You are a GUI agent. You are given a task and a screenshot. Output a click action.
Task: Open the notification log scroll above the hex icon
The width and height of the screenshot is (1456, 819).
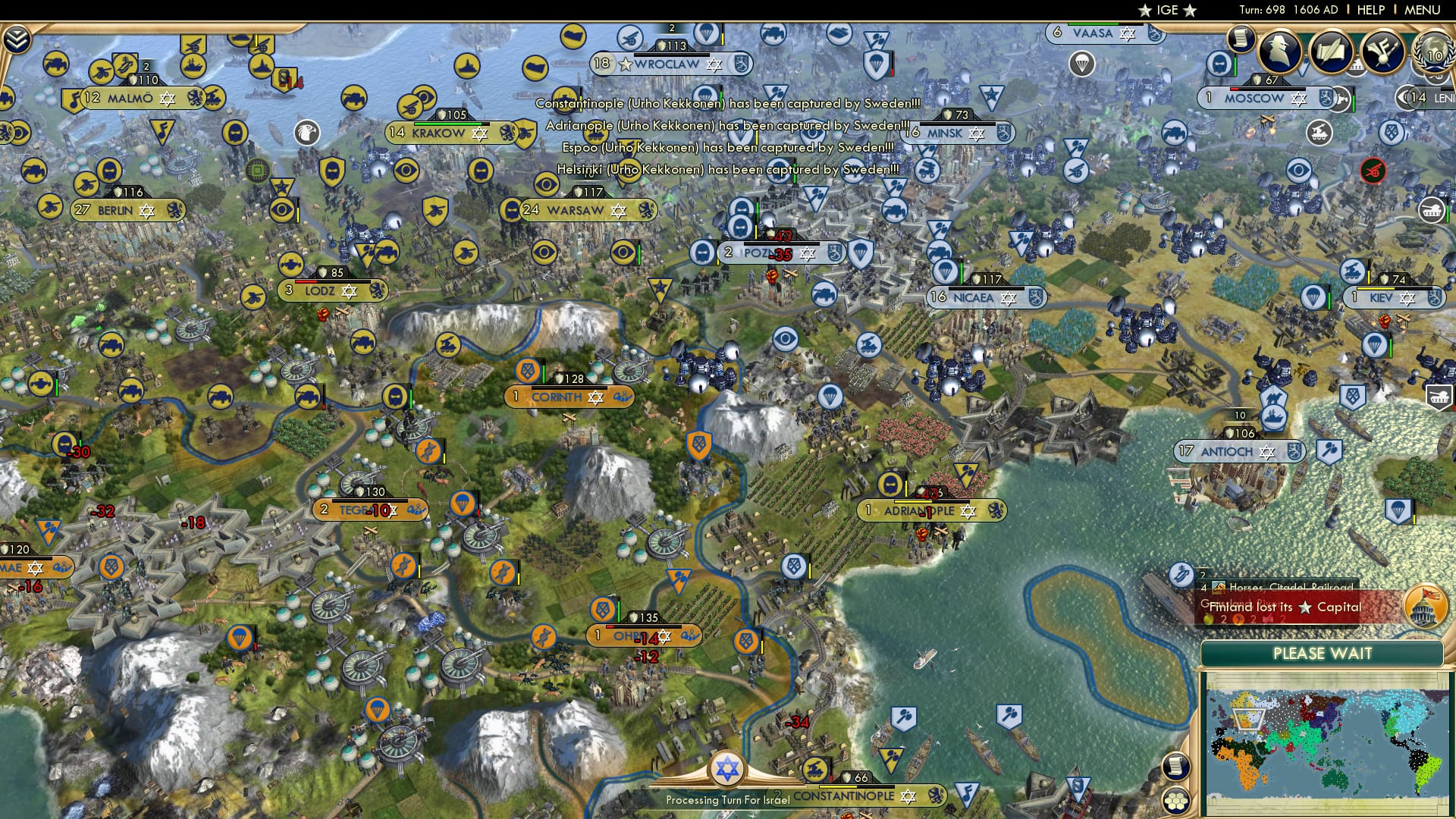[1176, 768]
